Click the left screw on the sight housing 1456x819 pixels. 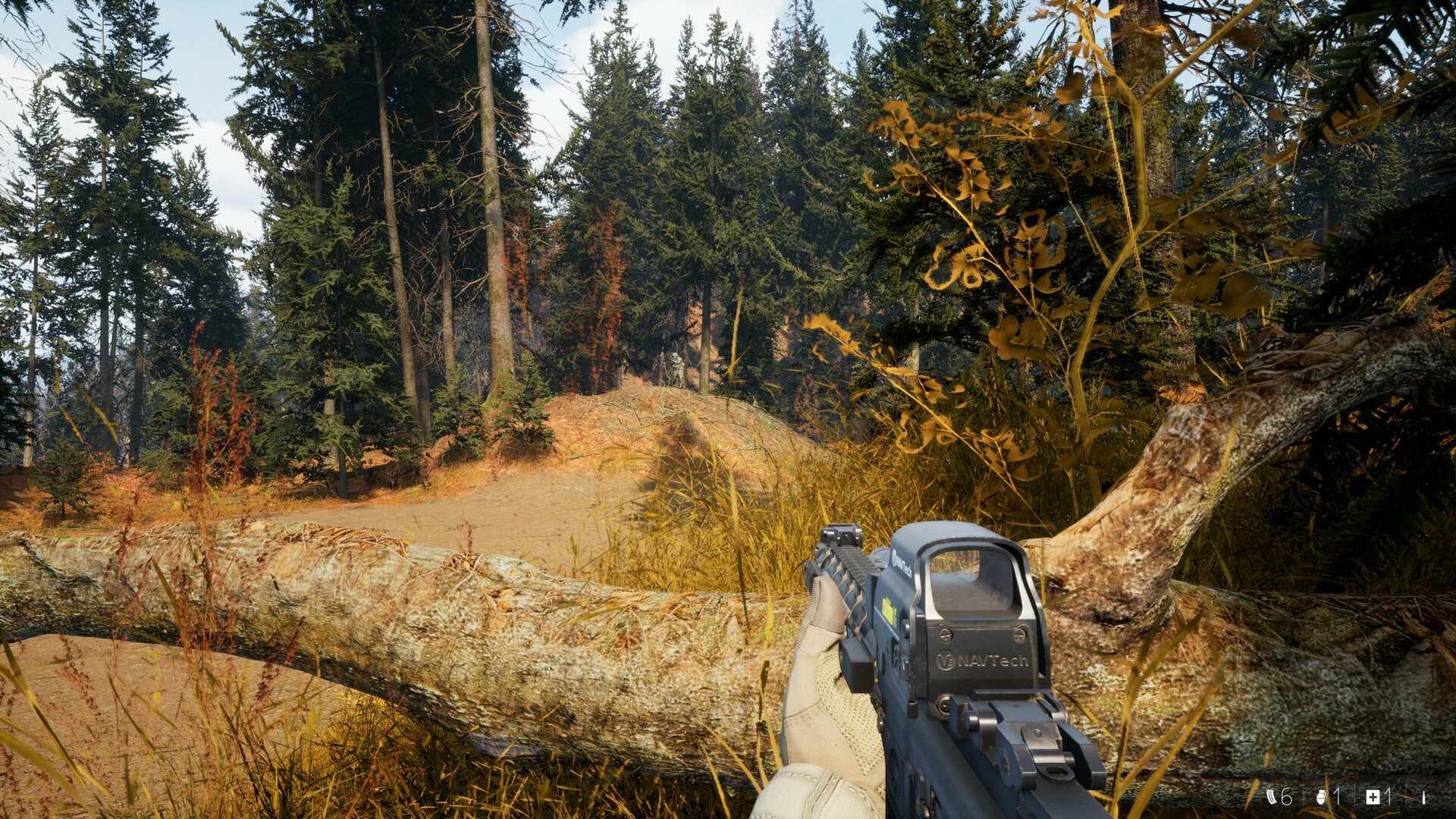(945, 635)
